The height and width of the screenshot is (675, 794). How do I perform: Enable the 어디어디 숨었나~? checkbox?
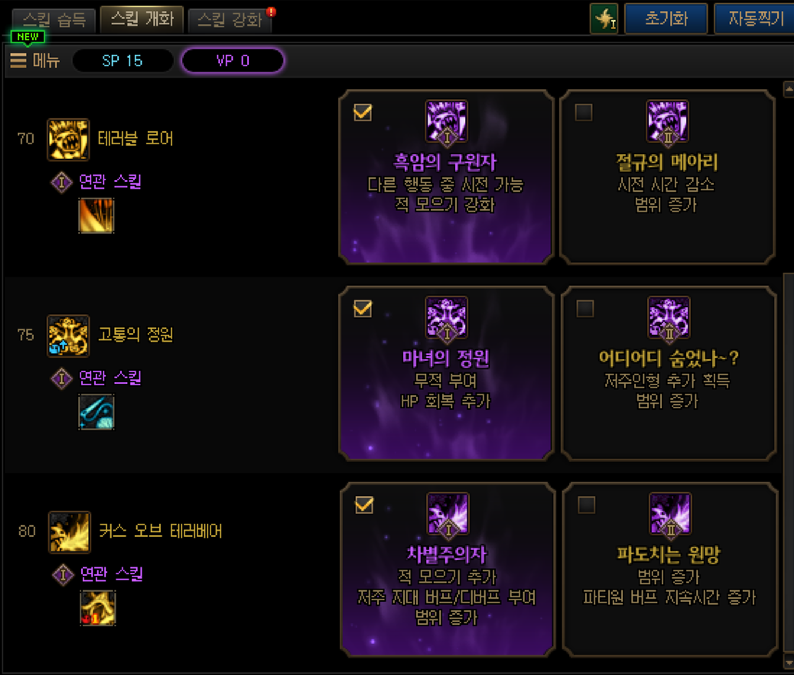(x=585, y=309)
